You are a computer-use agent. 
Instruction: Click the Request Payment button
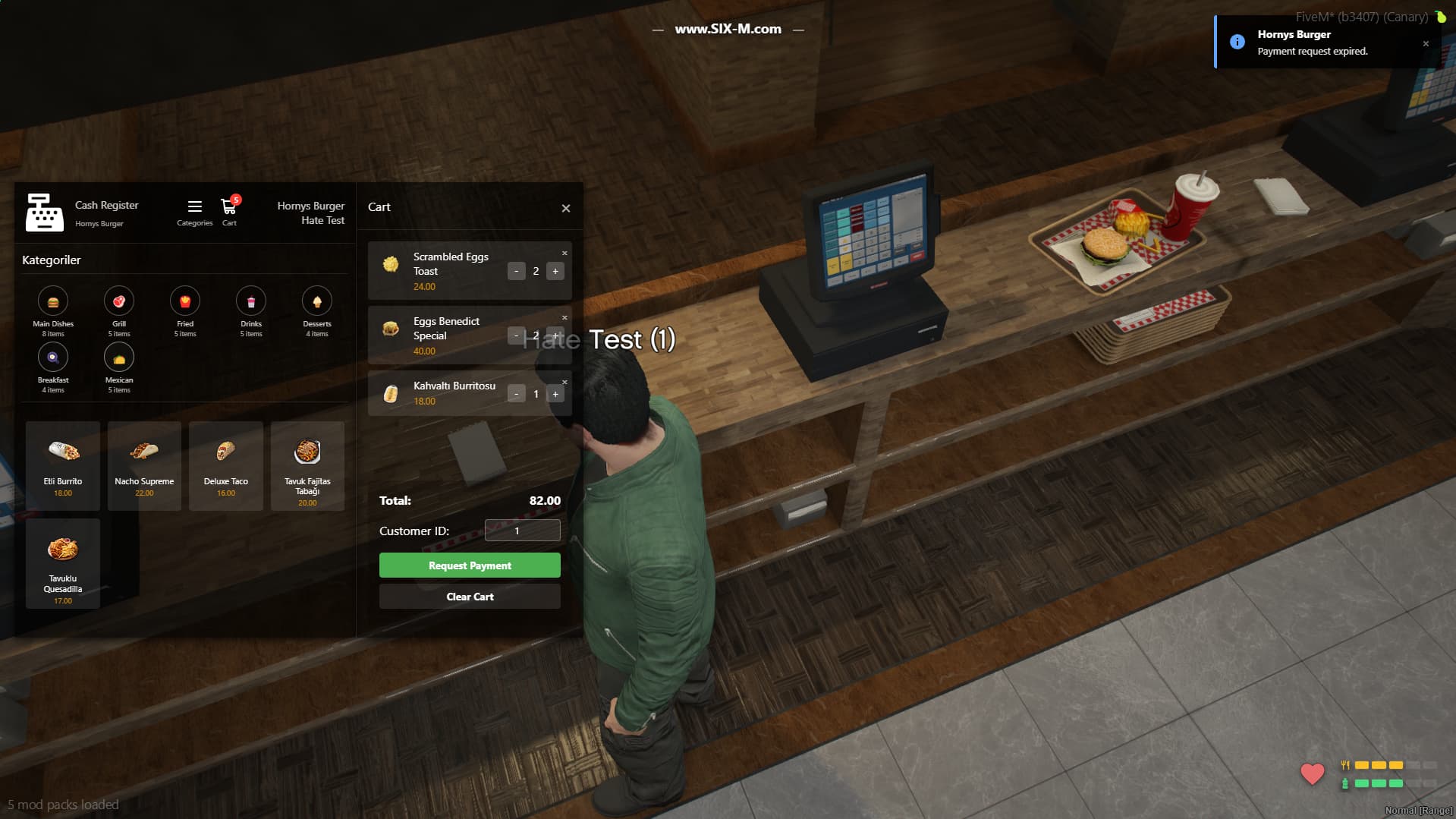[469, 565]
